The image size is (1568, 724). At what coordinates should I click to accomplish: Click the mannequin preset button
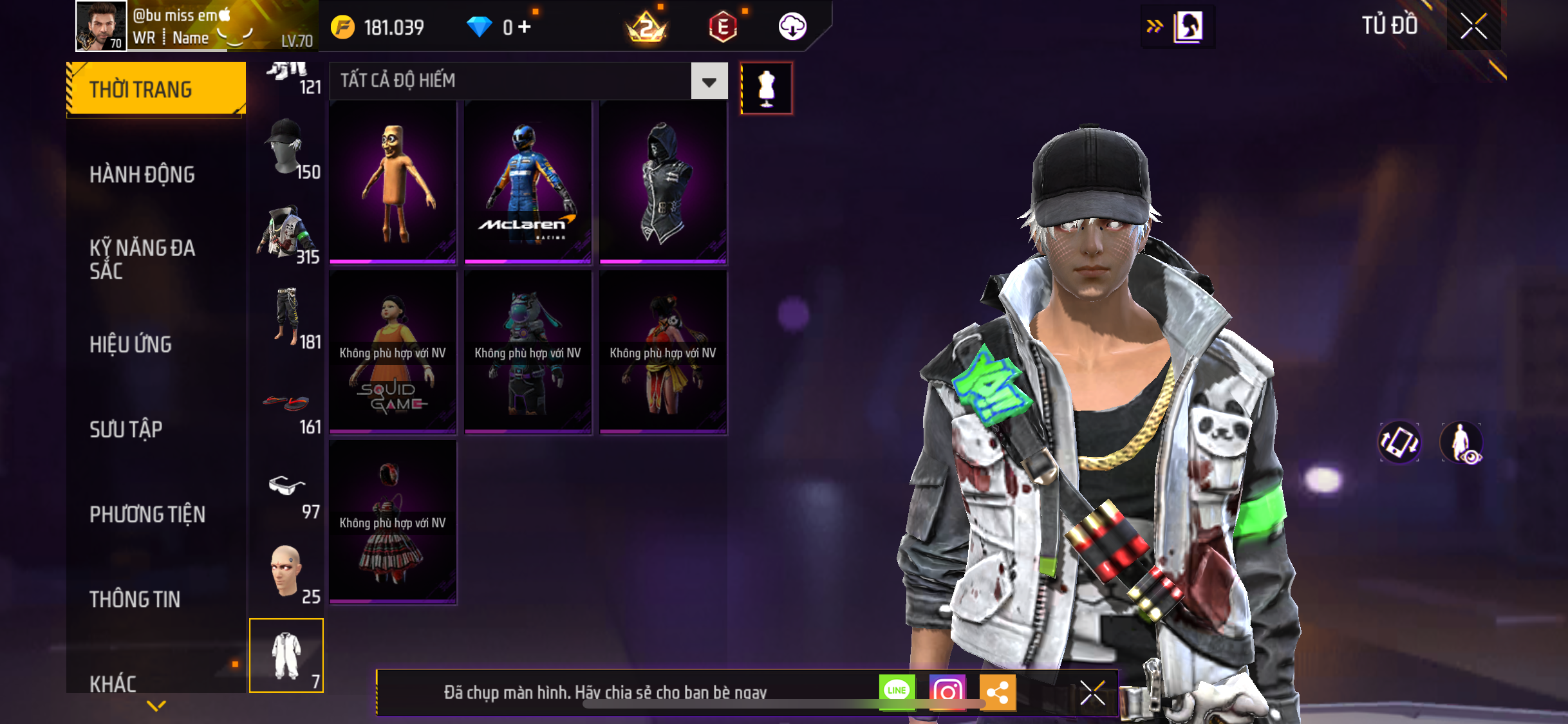[766, 88]
